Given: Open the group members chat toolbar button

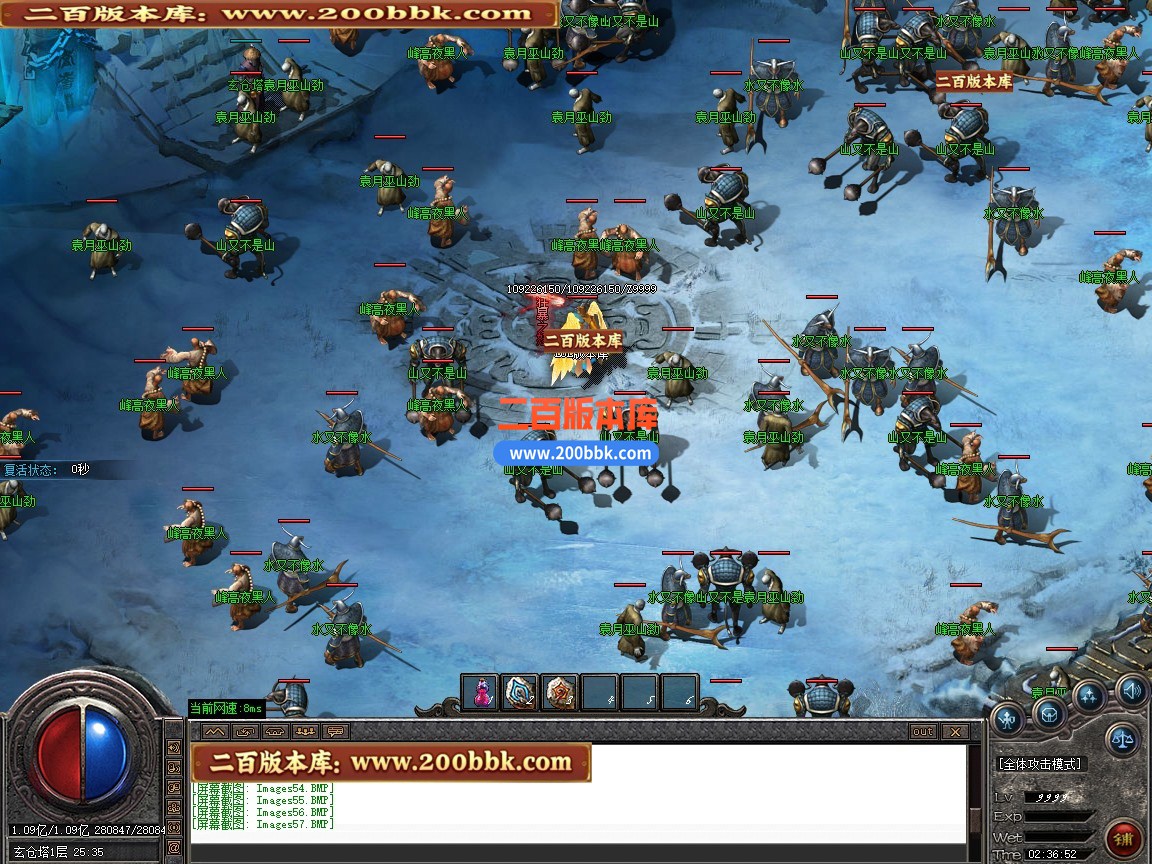Looking at the screenshot, I should pyautogui.click(x=305, y=732).
